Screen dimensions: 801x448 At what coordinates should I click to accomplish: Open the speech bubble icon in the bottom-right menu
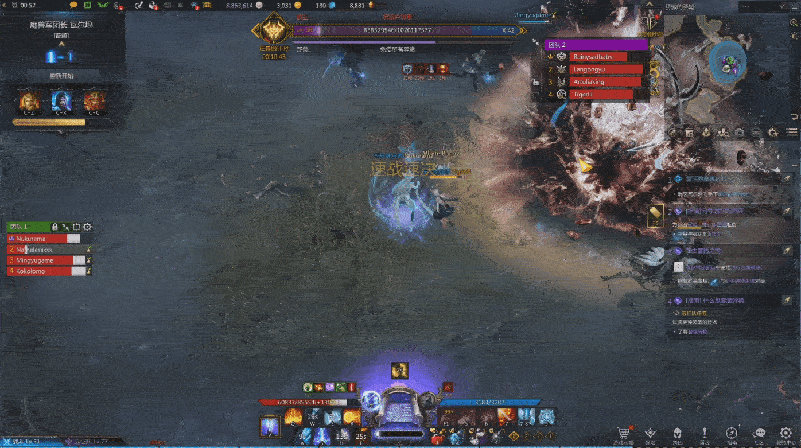pyautogui.click(x=759, y=433)
